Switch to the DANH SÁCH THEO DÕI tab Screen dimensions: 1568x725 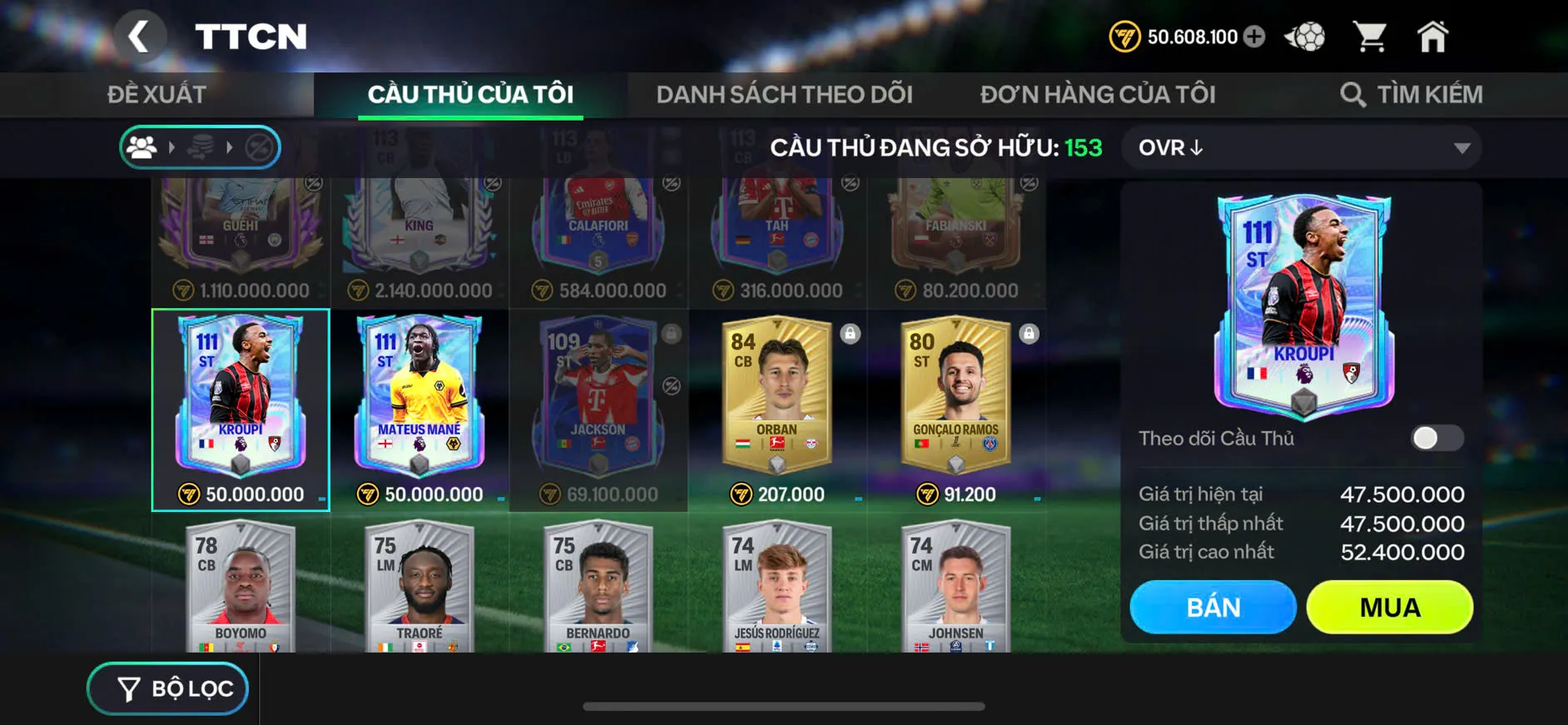tap(785, 93)
